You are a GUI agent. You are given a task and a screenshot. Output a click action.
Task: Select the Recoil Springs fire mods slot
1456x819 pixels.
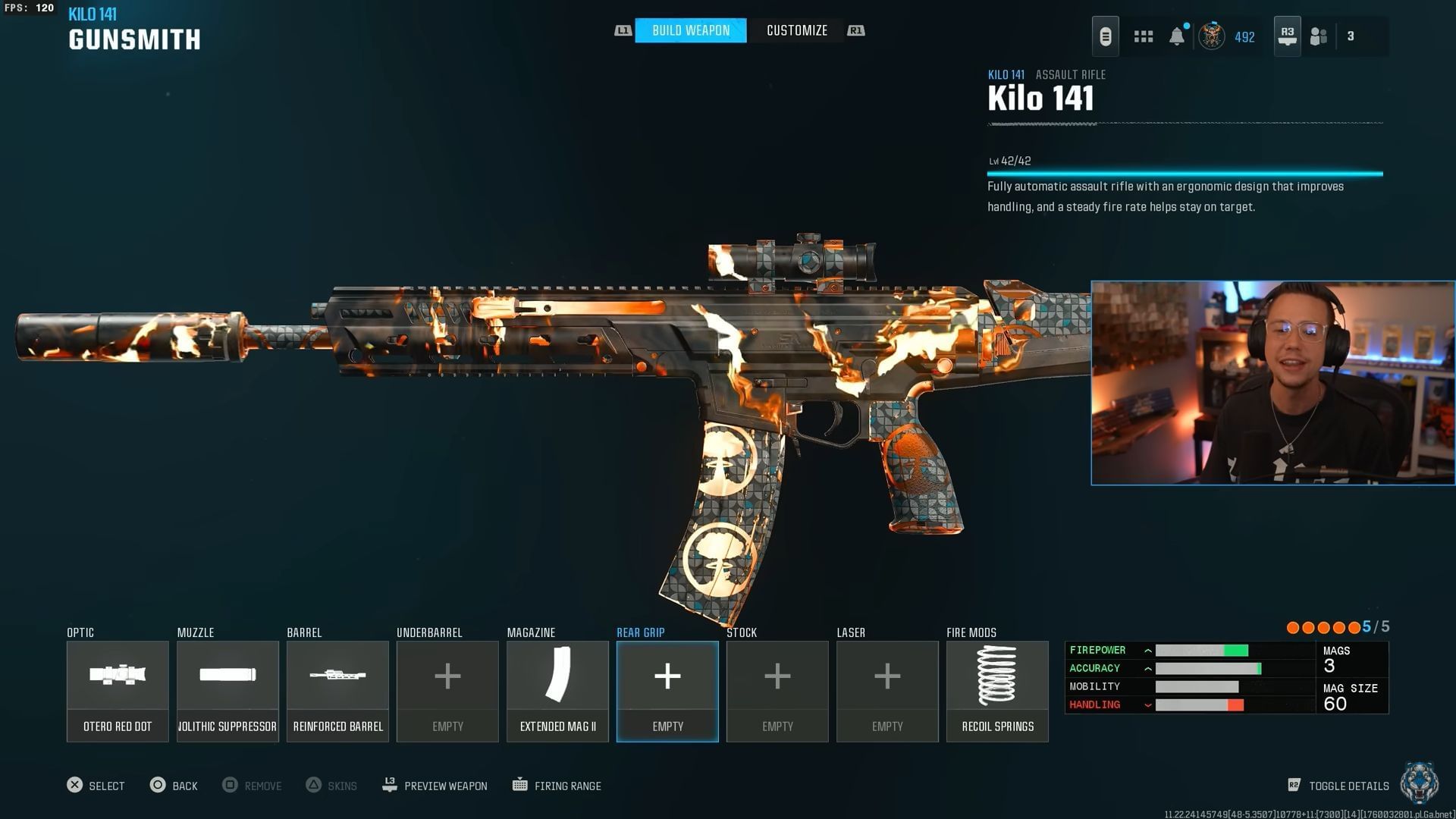pyautogui.click(x=997, y=690)
